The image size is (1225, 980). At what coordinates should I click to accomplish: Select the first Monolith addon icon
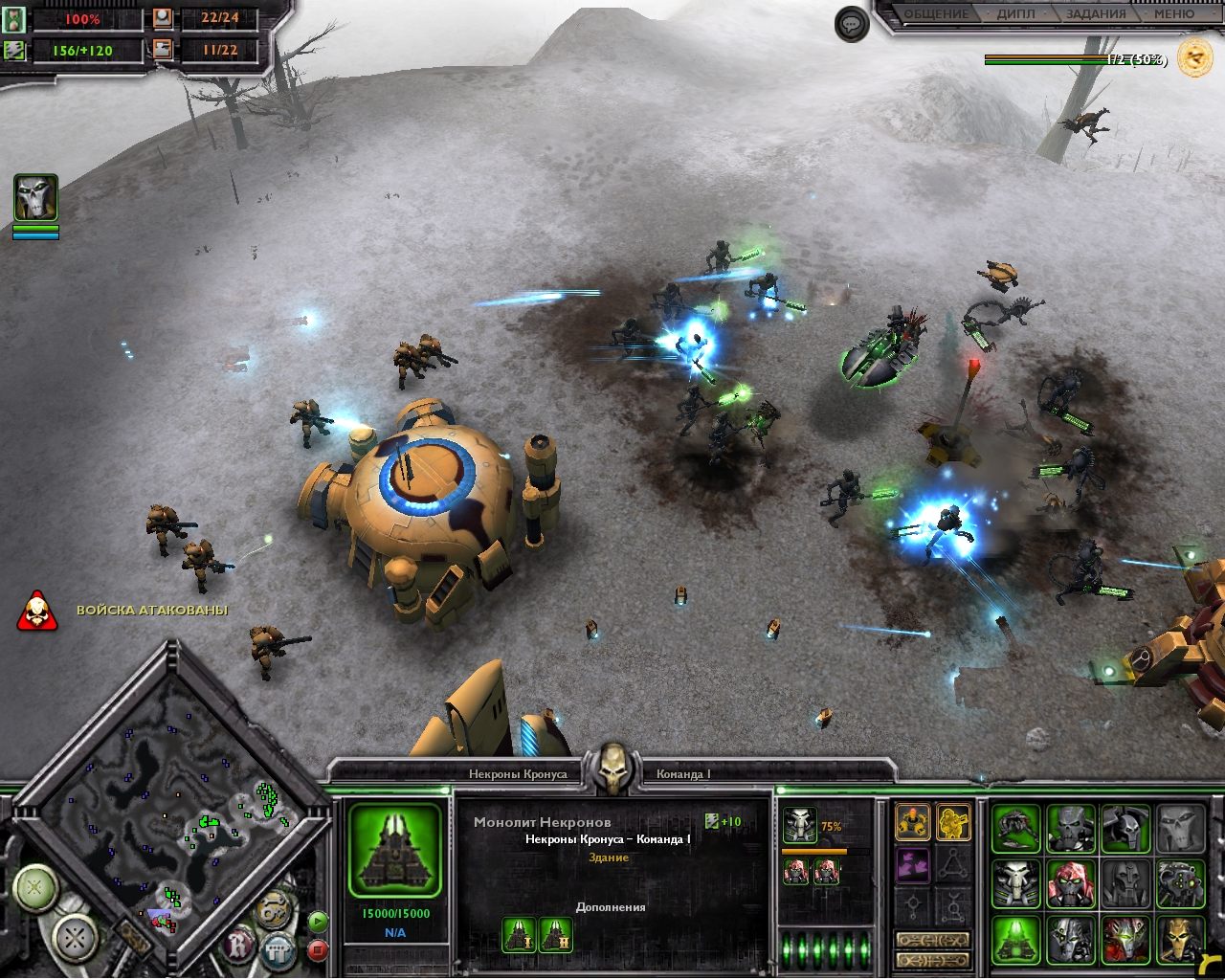518,934
